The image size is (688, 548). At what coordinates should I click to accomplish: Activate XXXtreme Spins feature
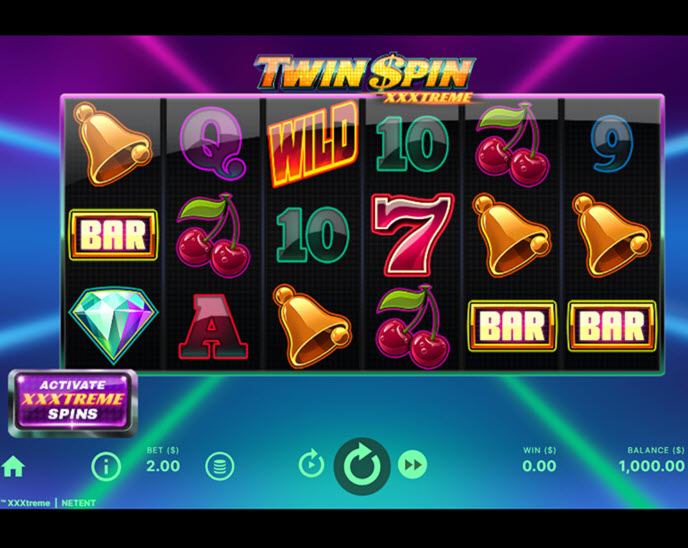[x=73, y=400]
